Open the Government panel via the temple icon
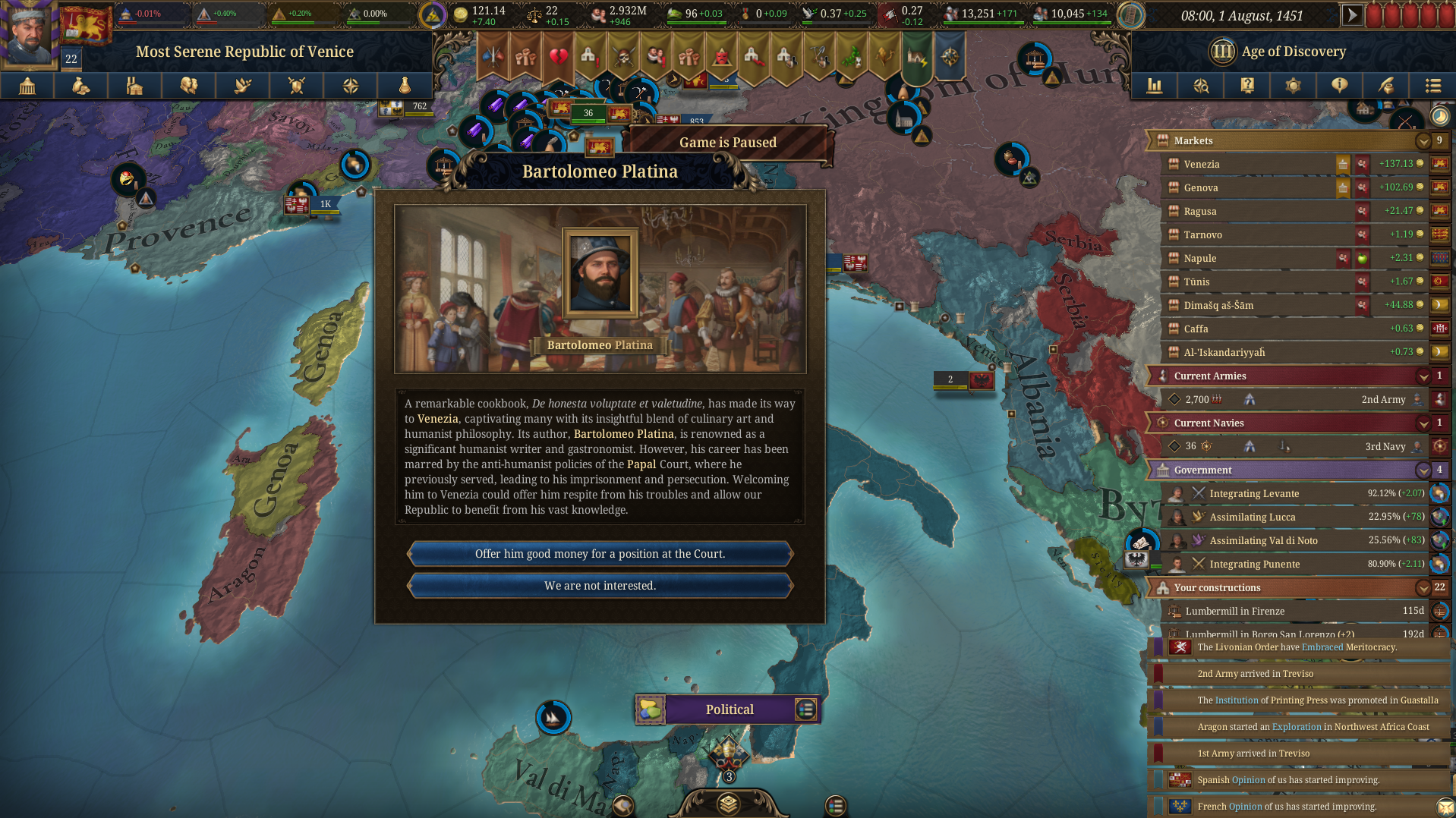 coord(27,86)
